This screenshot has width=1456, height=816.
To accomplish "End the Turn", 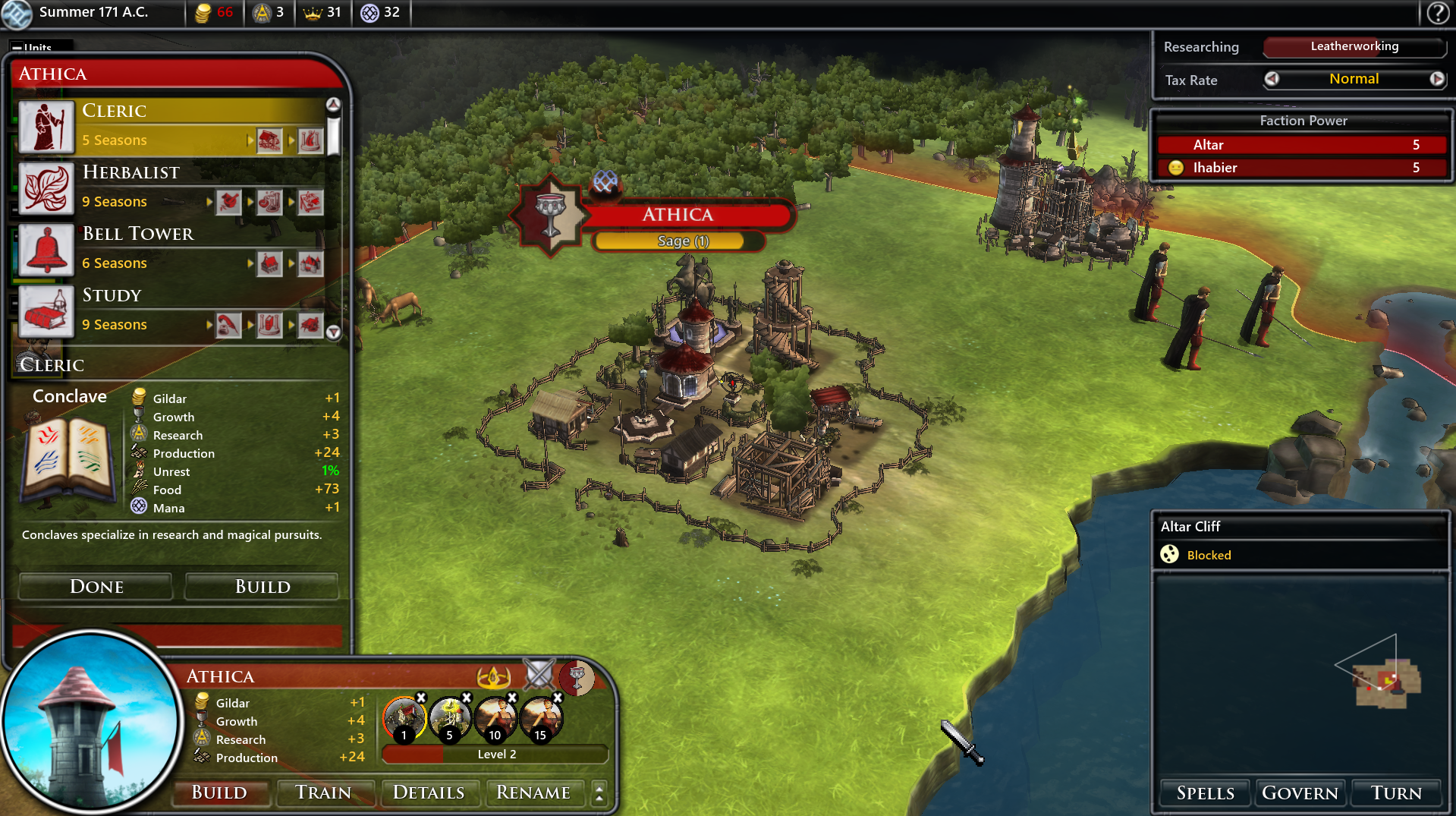I will point(1396,793).
